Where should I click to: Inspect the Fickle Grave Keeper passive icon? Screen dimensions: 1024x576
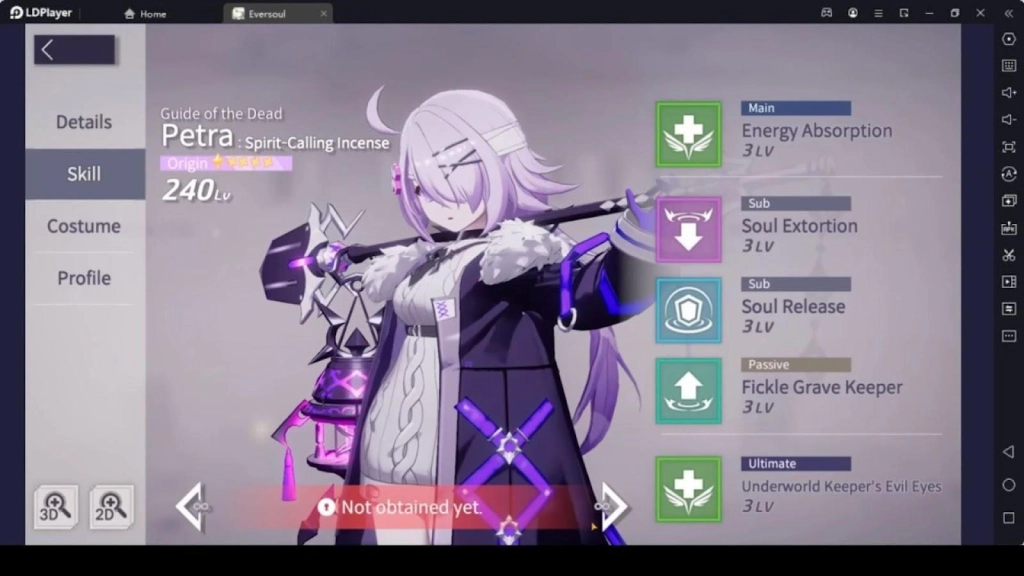coord(688,390)
